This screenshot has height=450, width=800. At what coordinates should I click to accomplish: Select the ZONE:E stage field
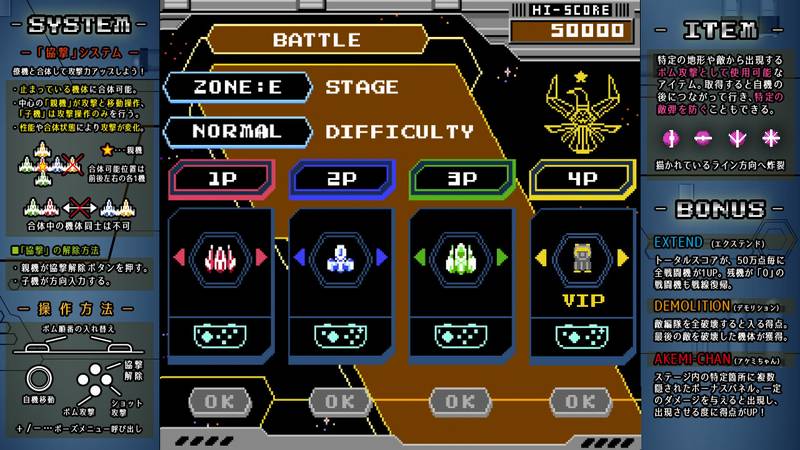pyautogui.click(x=238, y=86)
